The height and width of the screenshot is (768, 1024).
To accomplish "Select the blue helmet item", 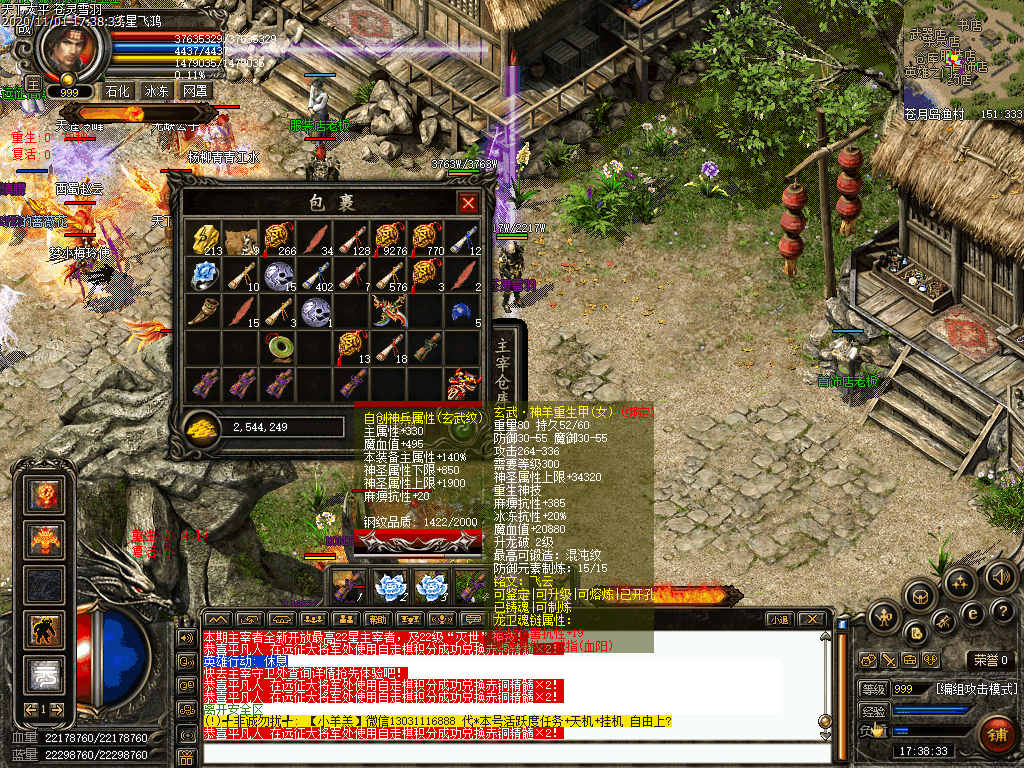I will coord(459,310).
